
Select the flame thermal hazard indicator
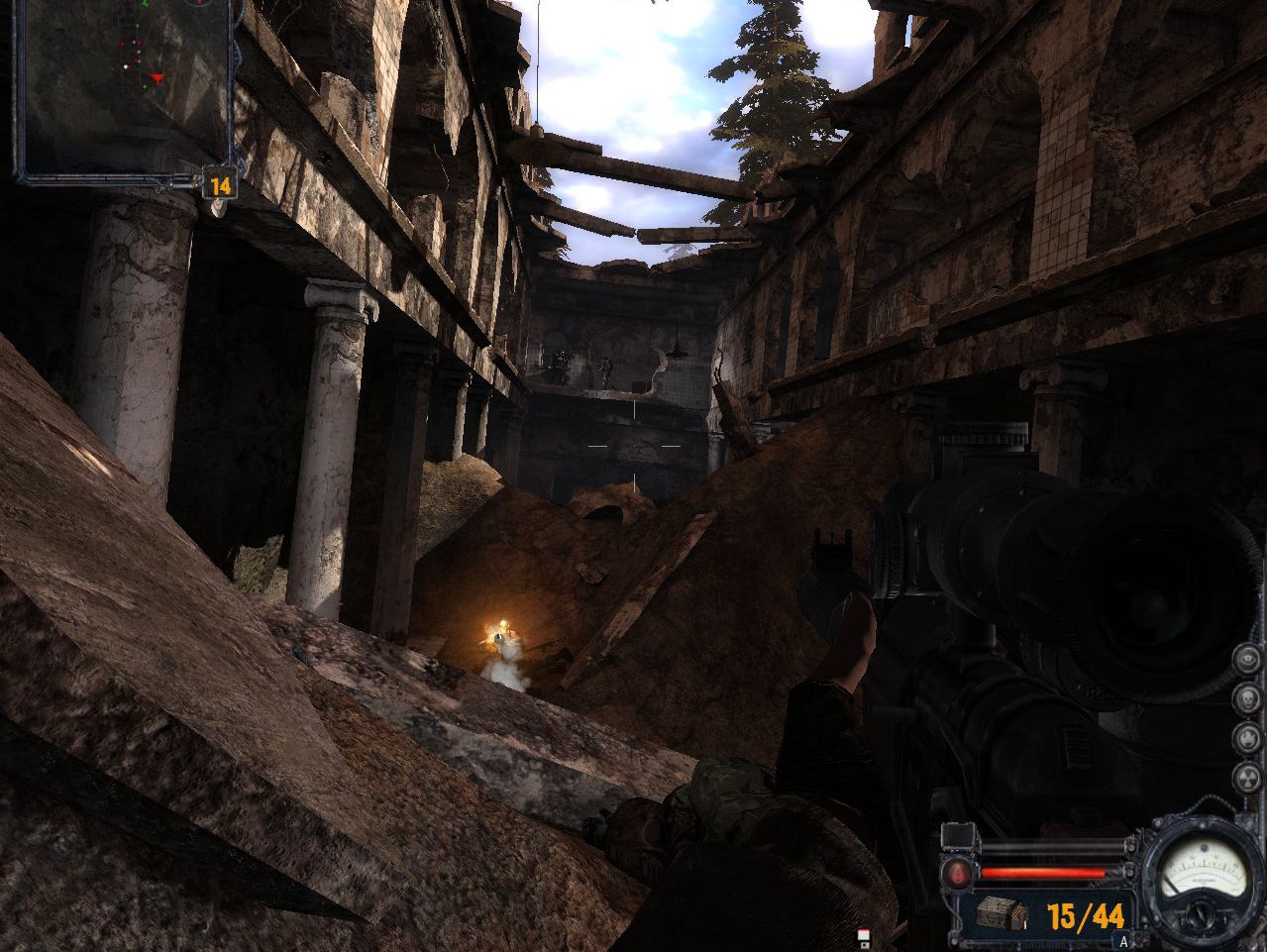(x=1247, y=739)
